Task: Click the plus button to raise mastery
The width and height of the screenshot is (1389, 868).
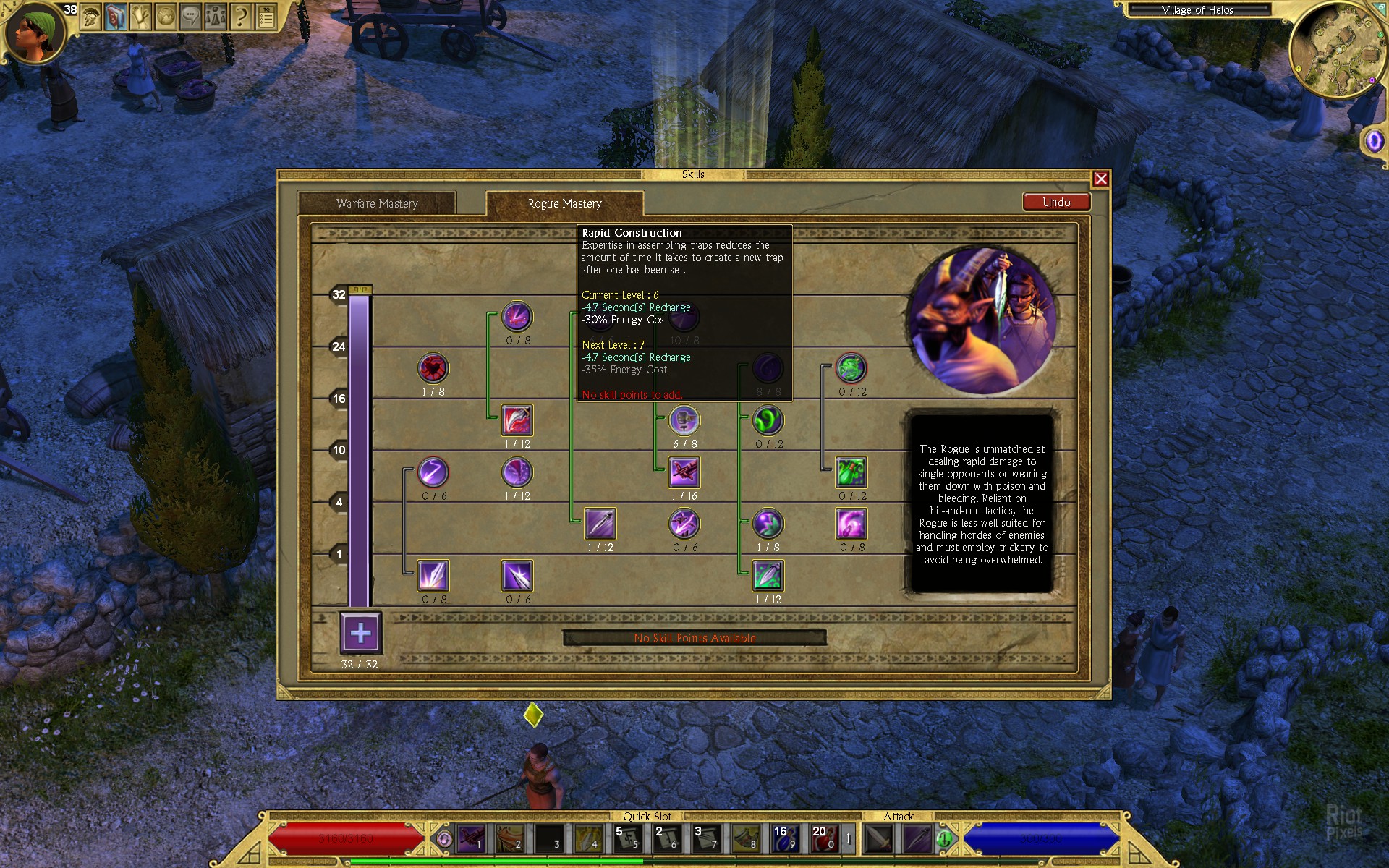Action: 360,634
